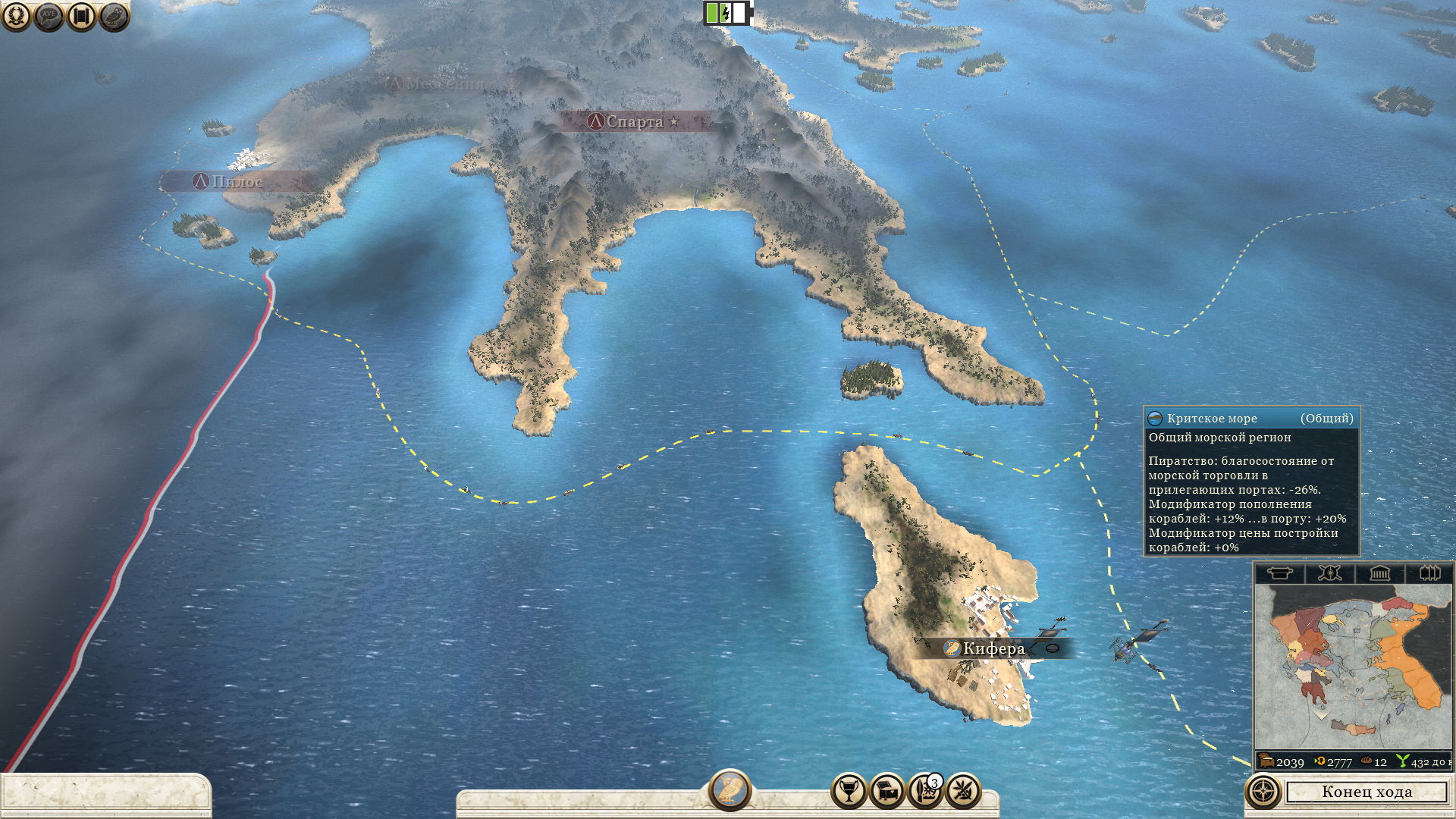Click the grey owl advisor icon
The width and height of the screenshot is (1456, 819).
[114, 16]
